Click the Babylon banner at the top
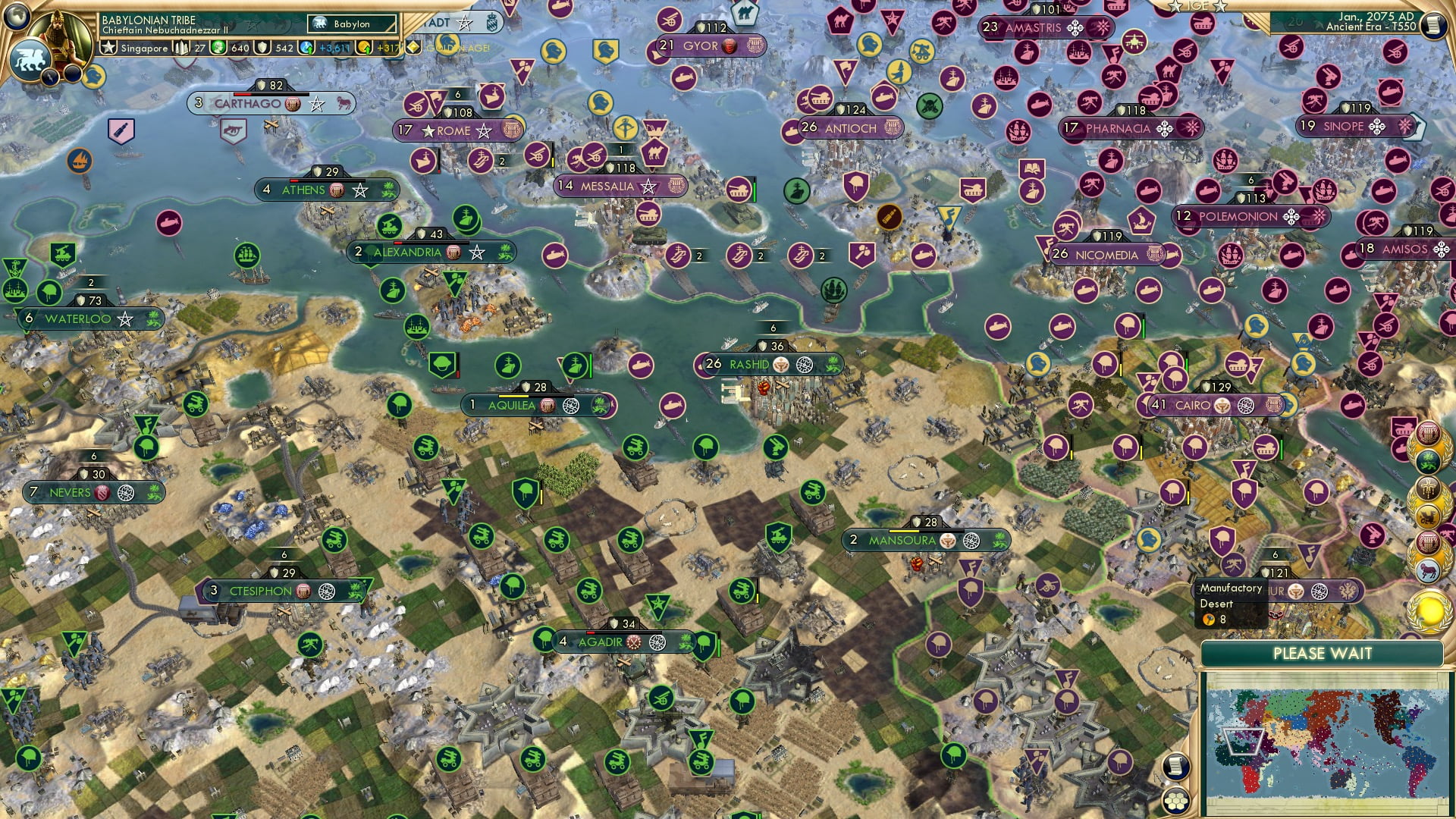 (x=351, y=24)
